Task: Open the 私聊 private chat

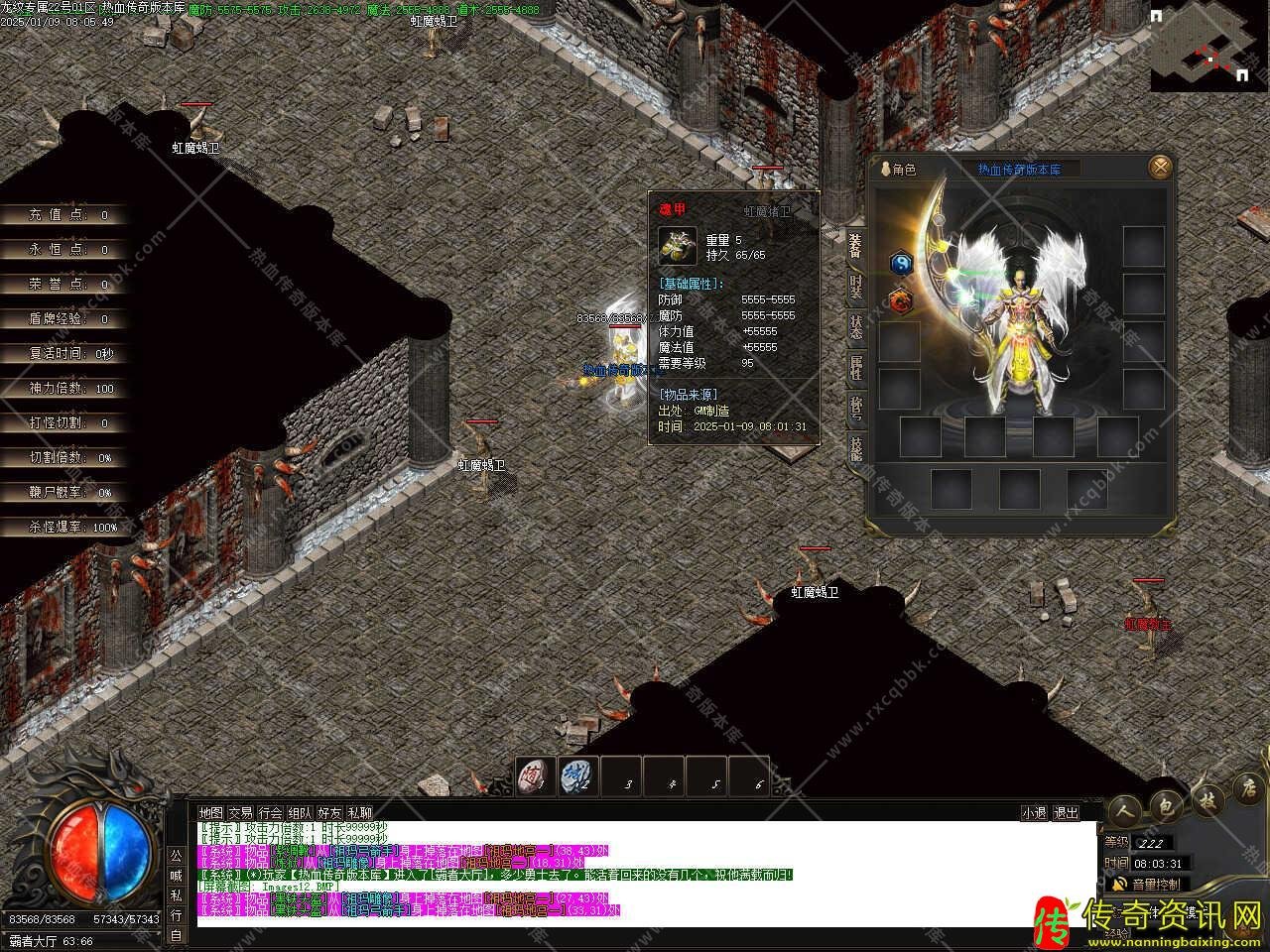Action: click(359, 812)
